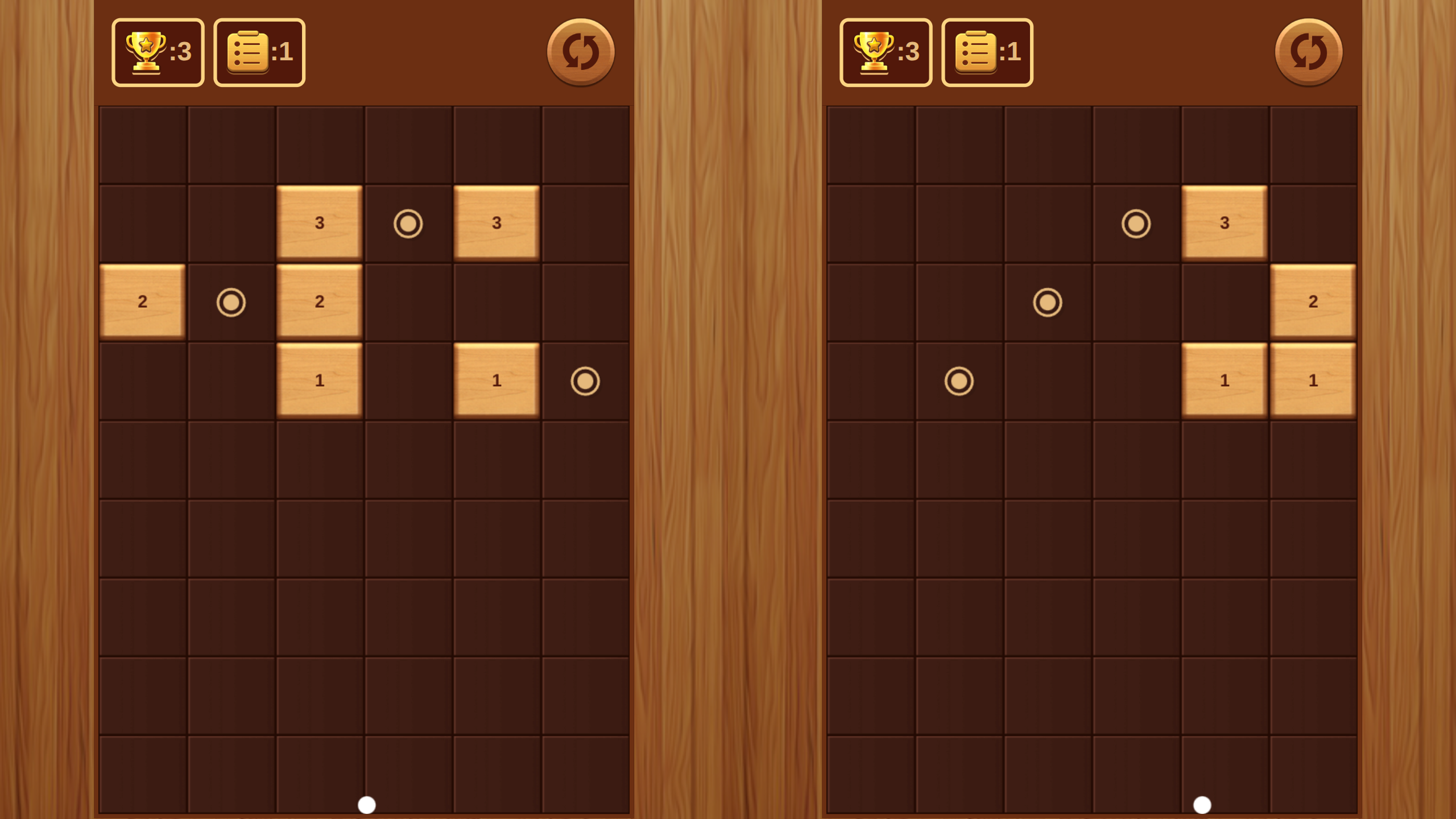
Task: Switch to the right game board
Action: [1092, 540]
